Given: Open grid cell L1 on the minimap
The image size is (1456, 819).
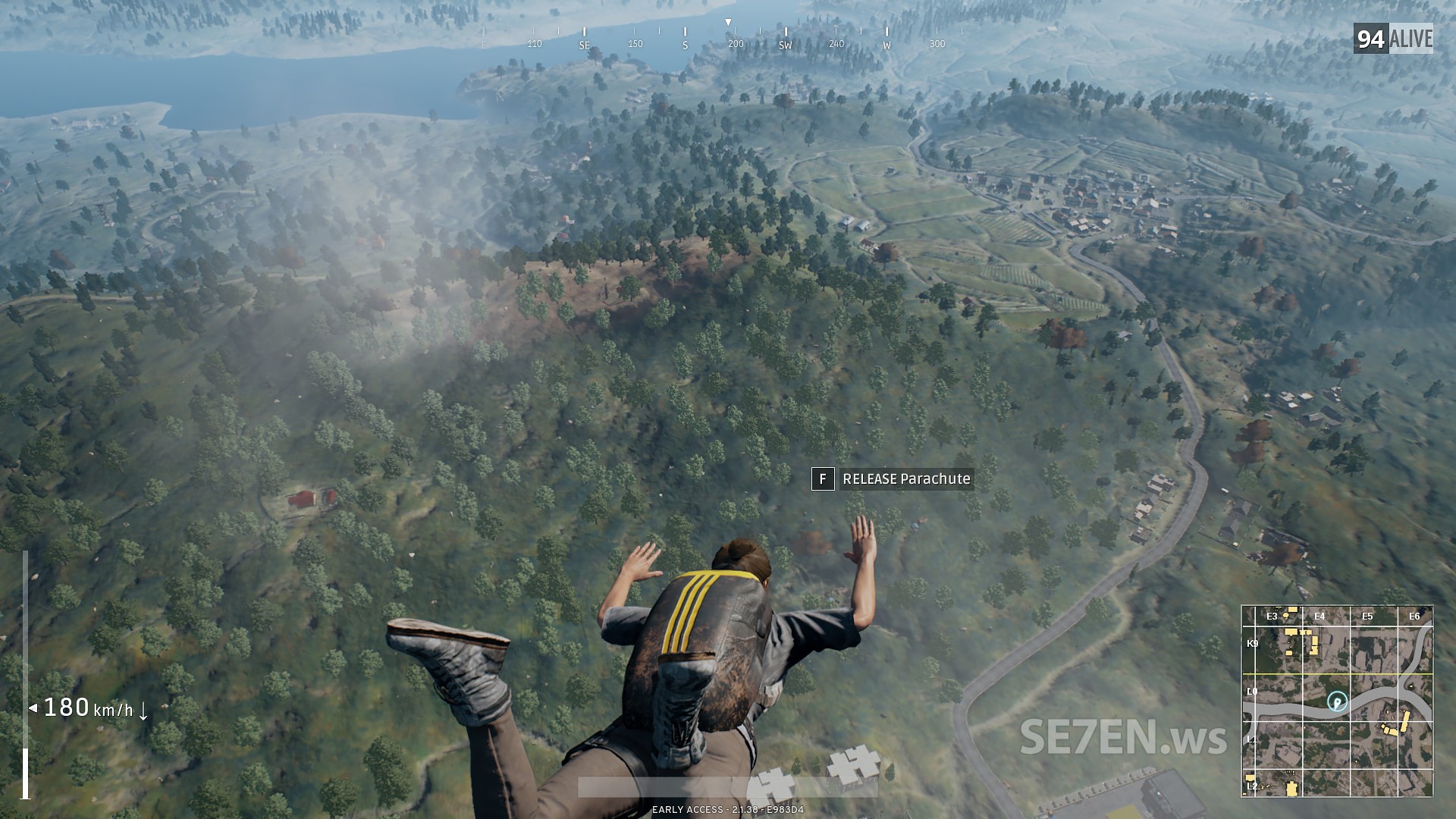Looking at the screenshot, I should [x=1252, y=739].
